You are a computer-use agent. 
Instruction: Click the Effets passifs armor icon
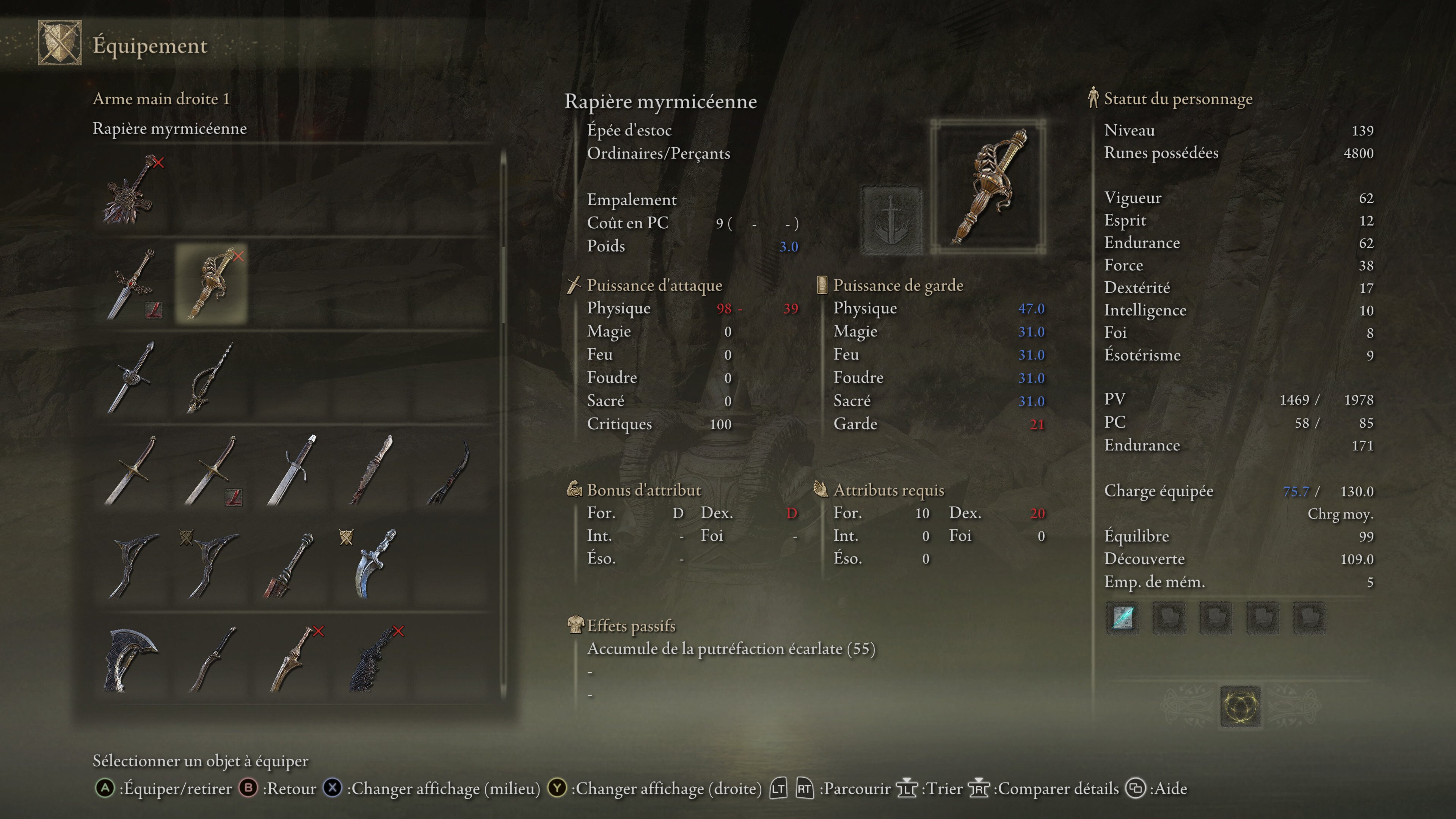click(576, 625)
